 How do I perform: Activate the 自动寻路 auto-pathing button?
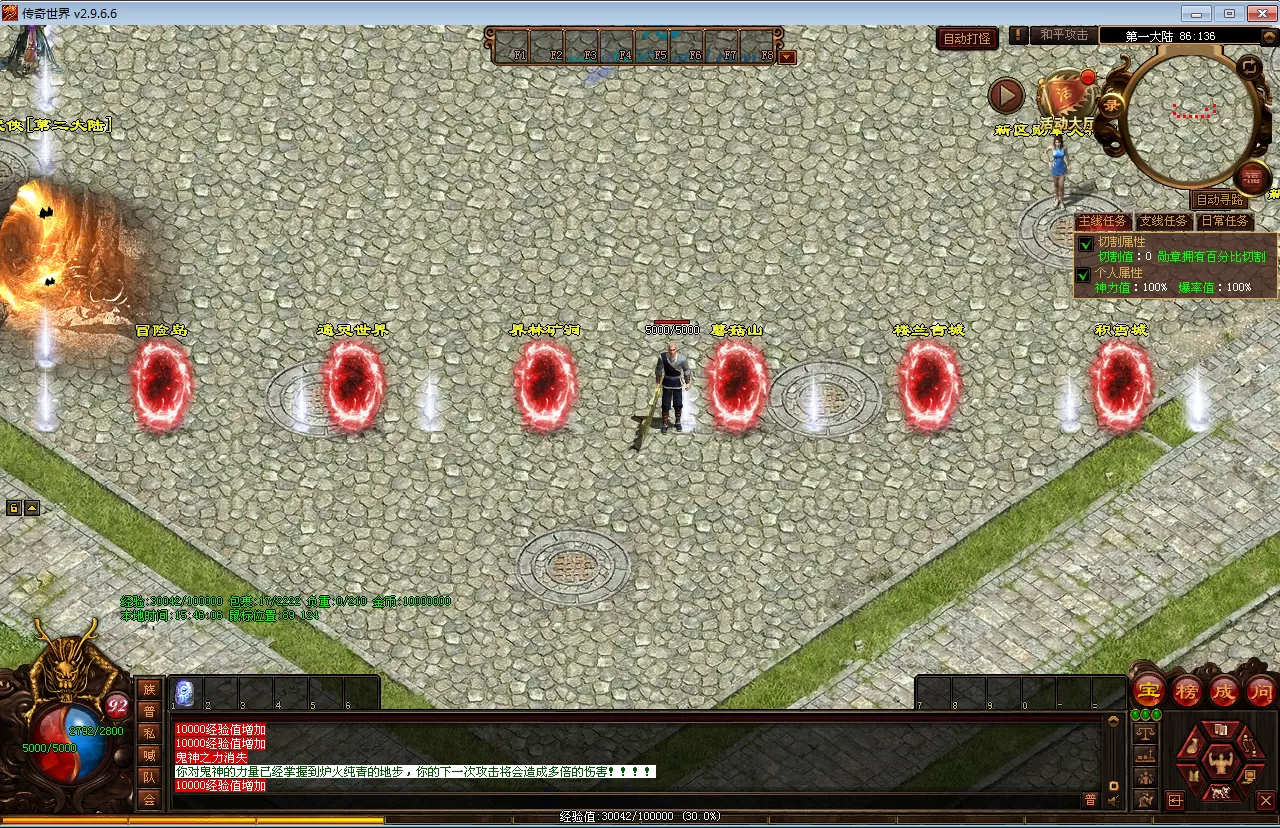pyautogui.click(x=1220, y=200)
